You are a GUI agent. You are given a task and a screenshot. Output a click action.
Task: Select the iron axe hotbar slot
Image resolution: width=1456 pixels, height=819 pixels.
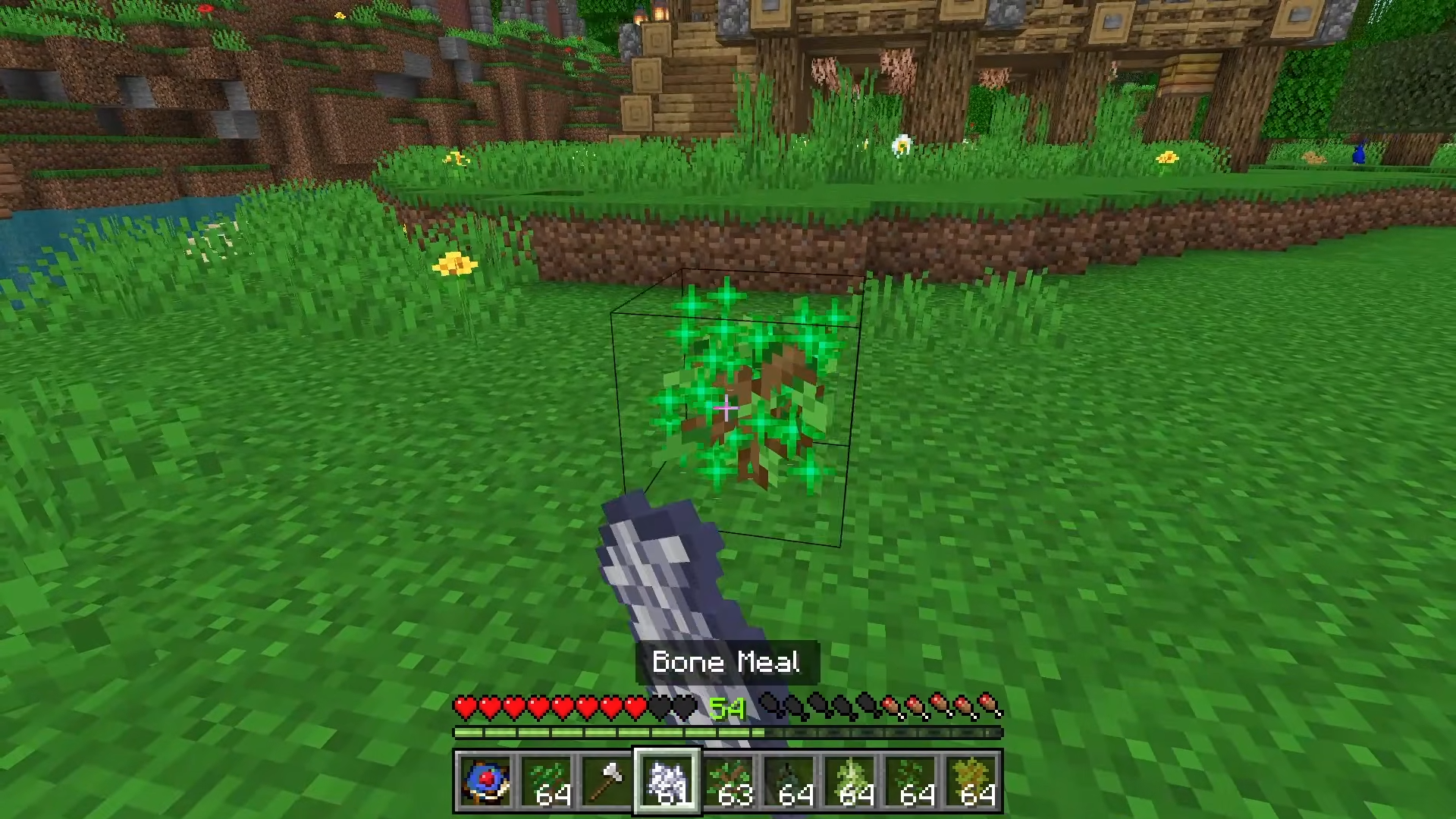pyautogui.click(x=607, y=781)
